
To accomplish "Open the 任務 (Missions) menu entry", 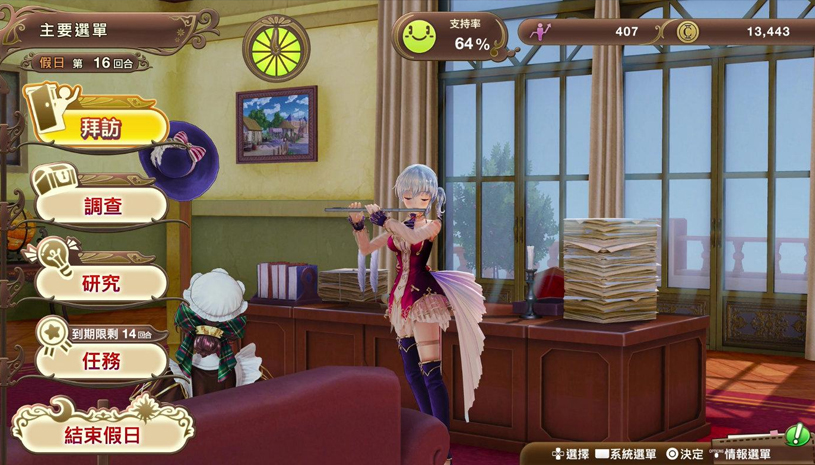I will (x=102, y=360).
